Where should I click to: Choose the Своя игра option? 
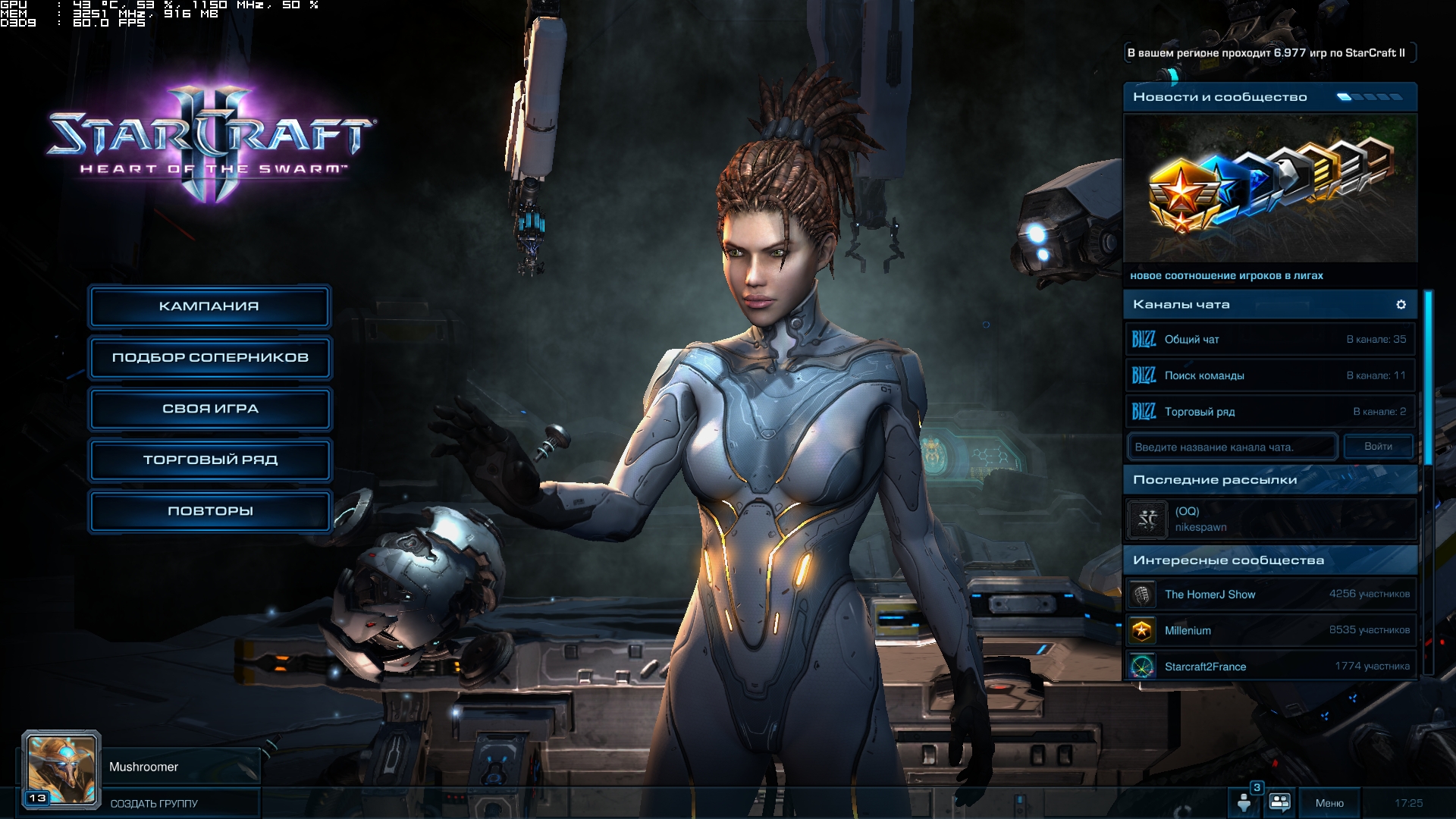[210, 409]
